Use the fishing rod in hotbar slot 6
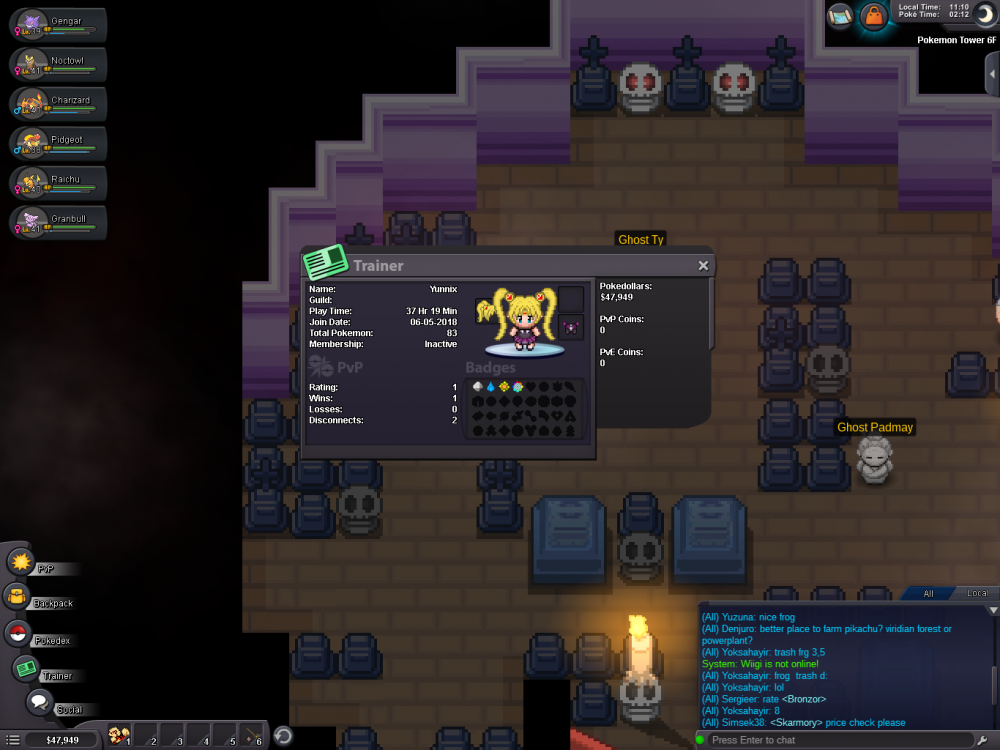 252,736
